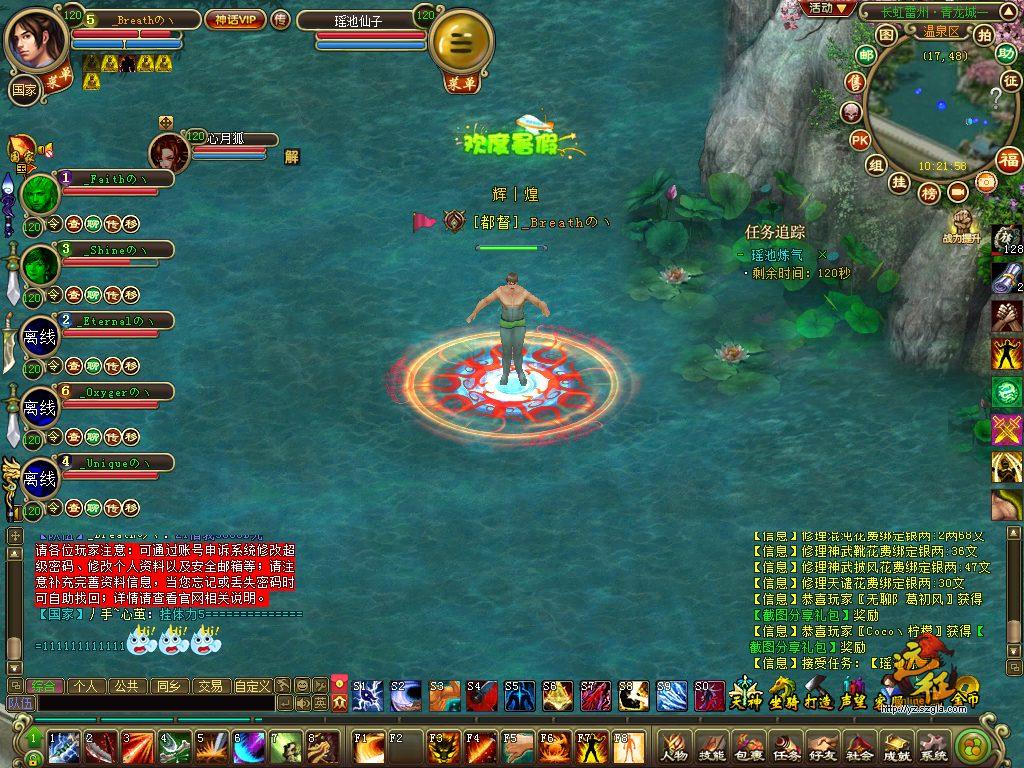Switch the chat to the 个人 tab
The height and width of the screenshot is (768, 1024).
point(86,686)
